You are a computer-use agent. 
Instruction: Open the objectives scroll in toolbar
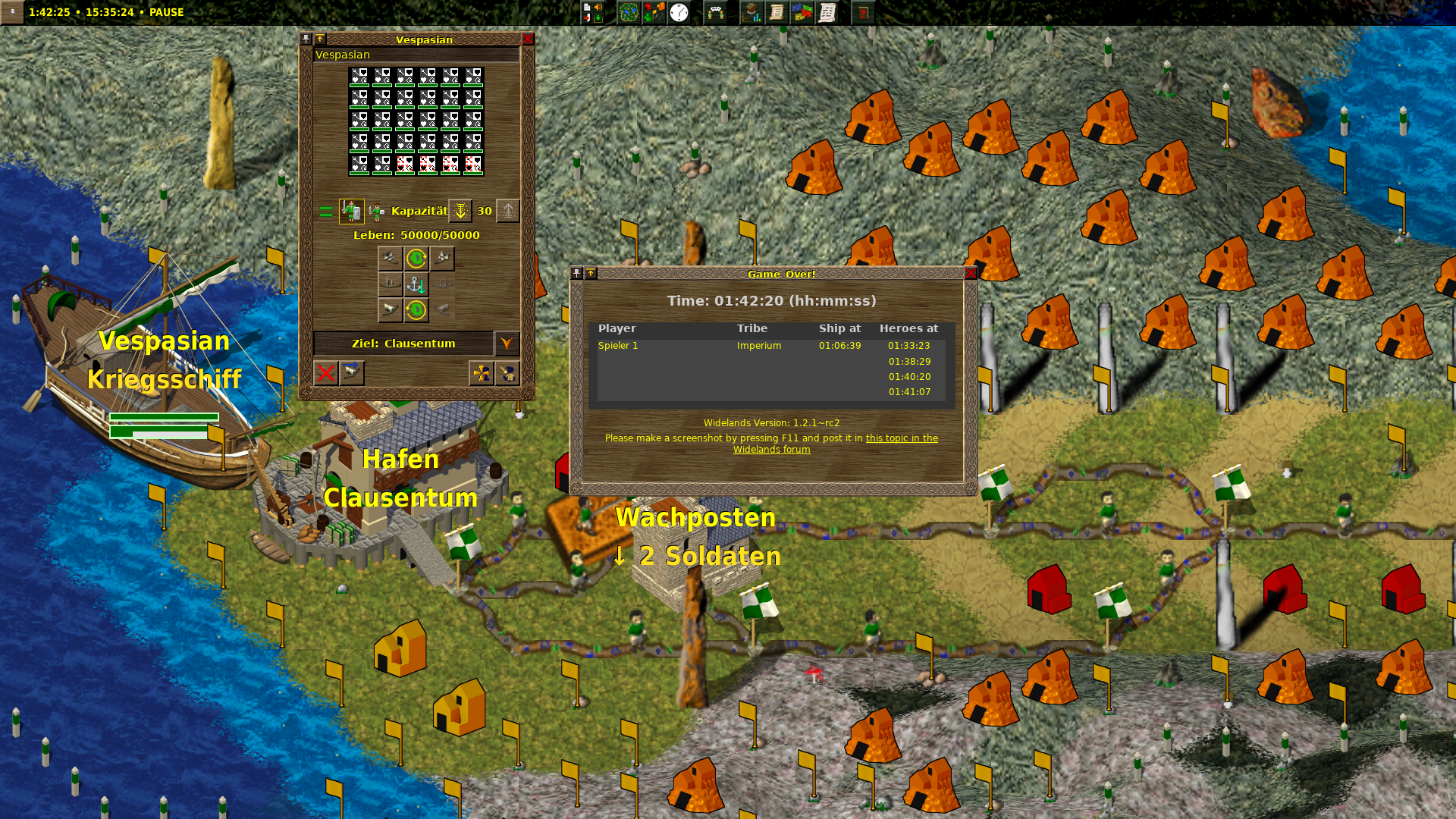[x=777, y=12]
